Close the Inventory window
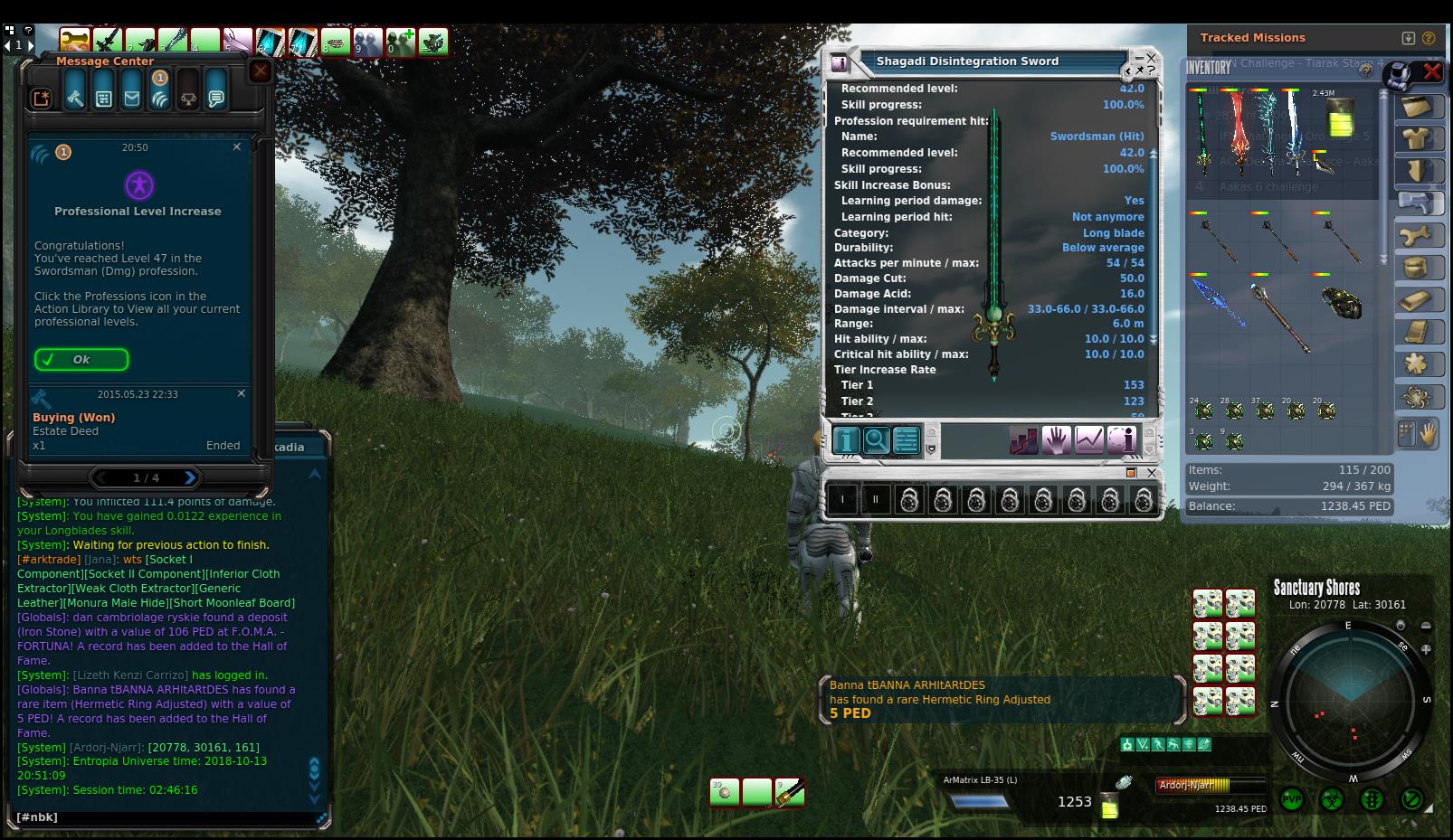Screen dimensions: 1453x840 pyautogui.click(x=1432, y=71)
